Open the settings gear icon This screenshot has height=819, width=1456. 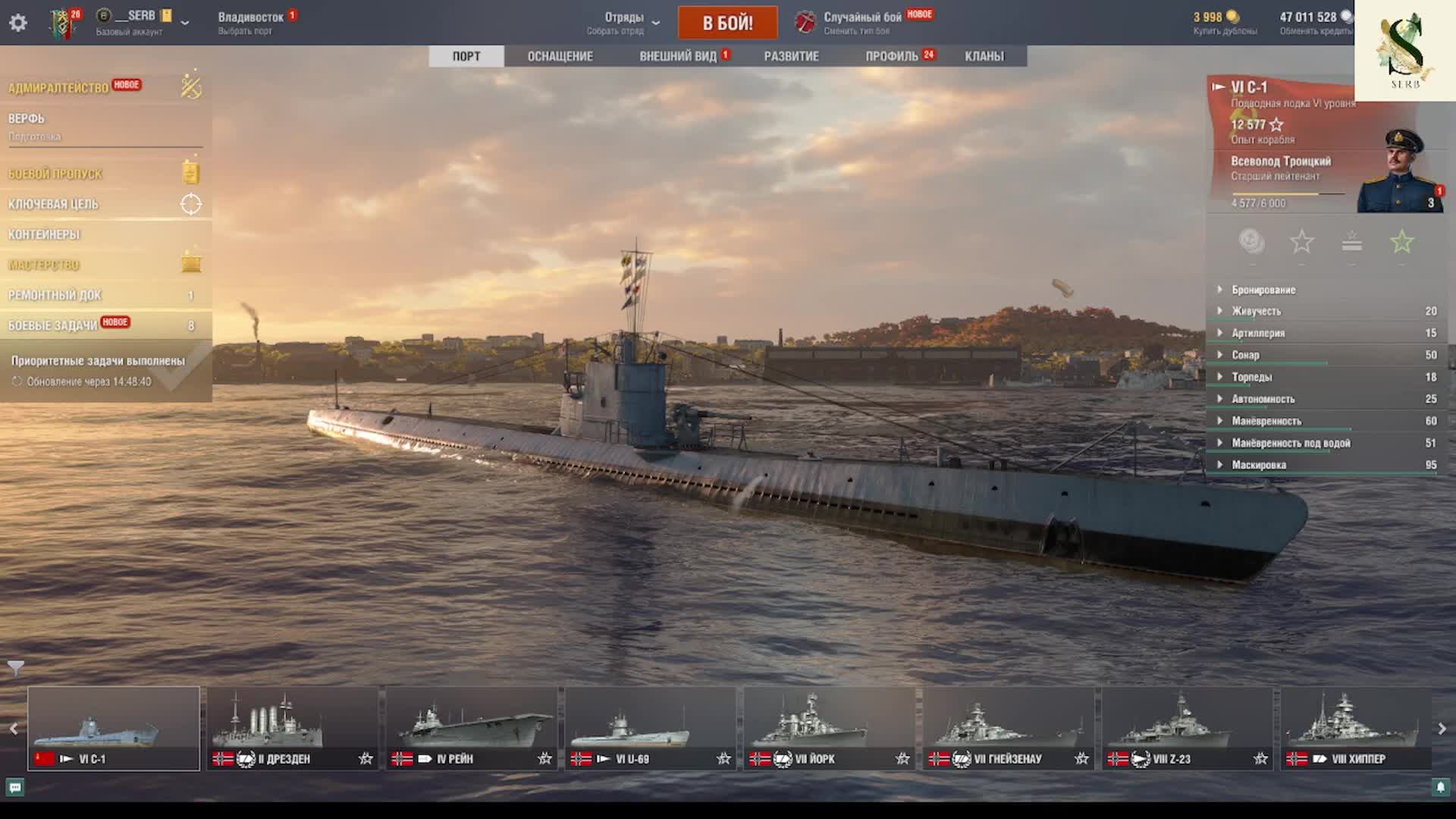(x=18, y=23)
